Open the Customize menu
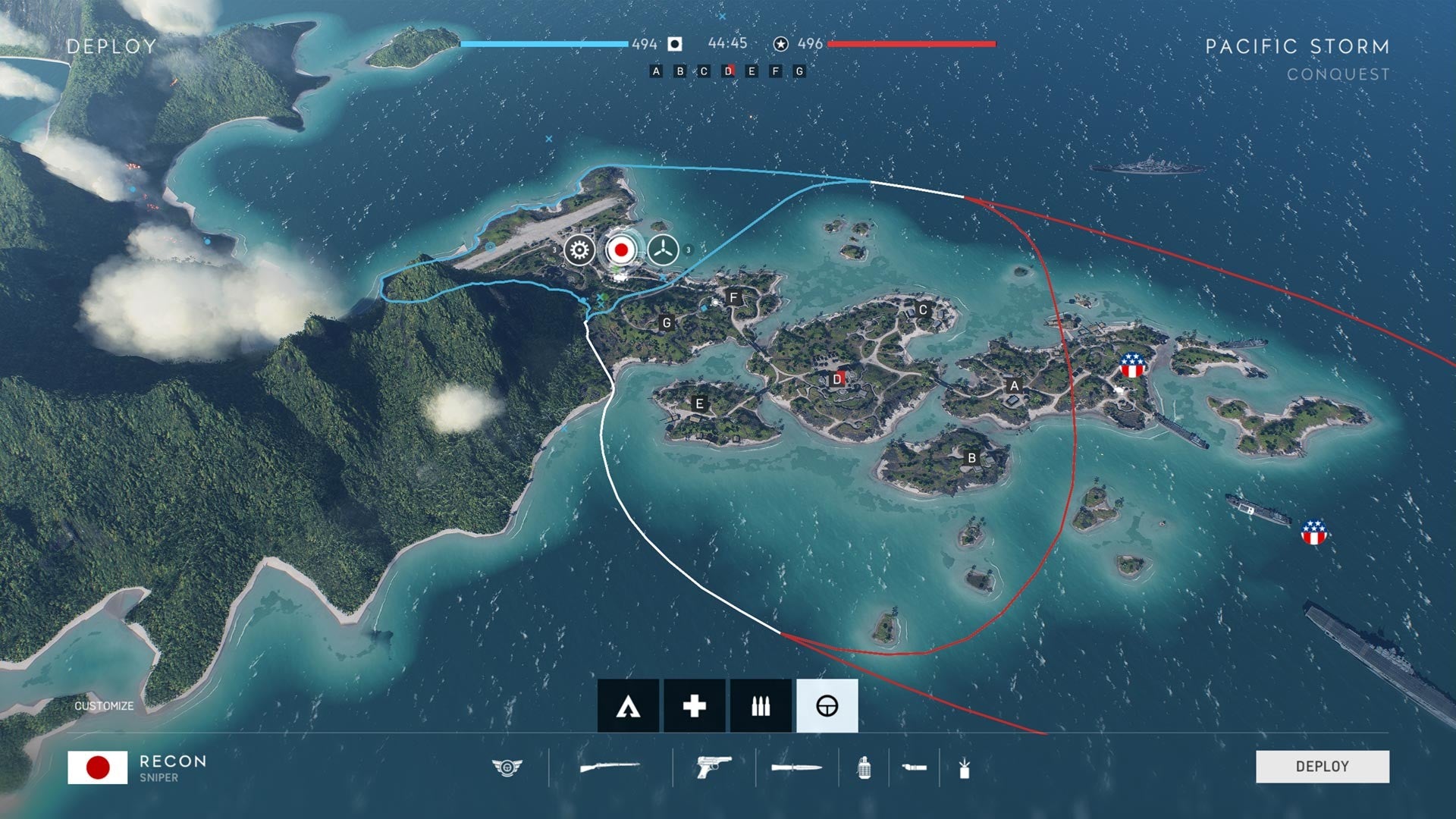Image resolution: width=1456 pixels, height=819 pixels. click(102, 705)
